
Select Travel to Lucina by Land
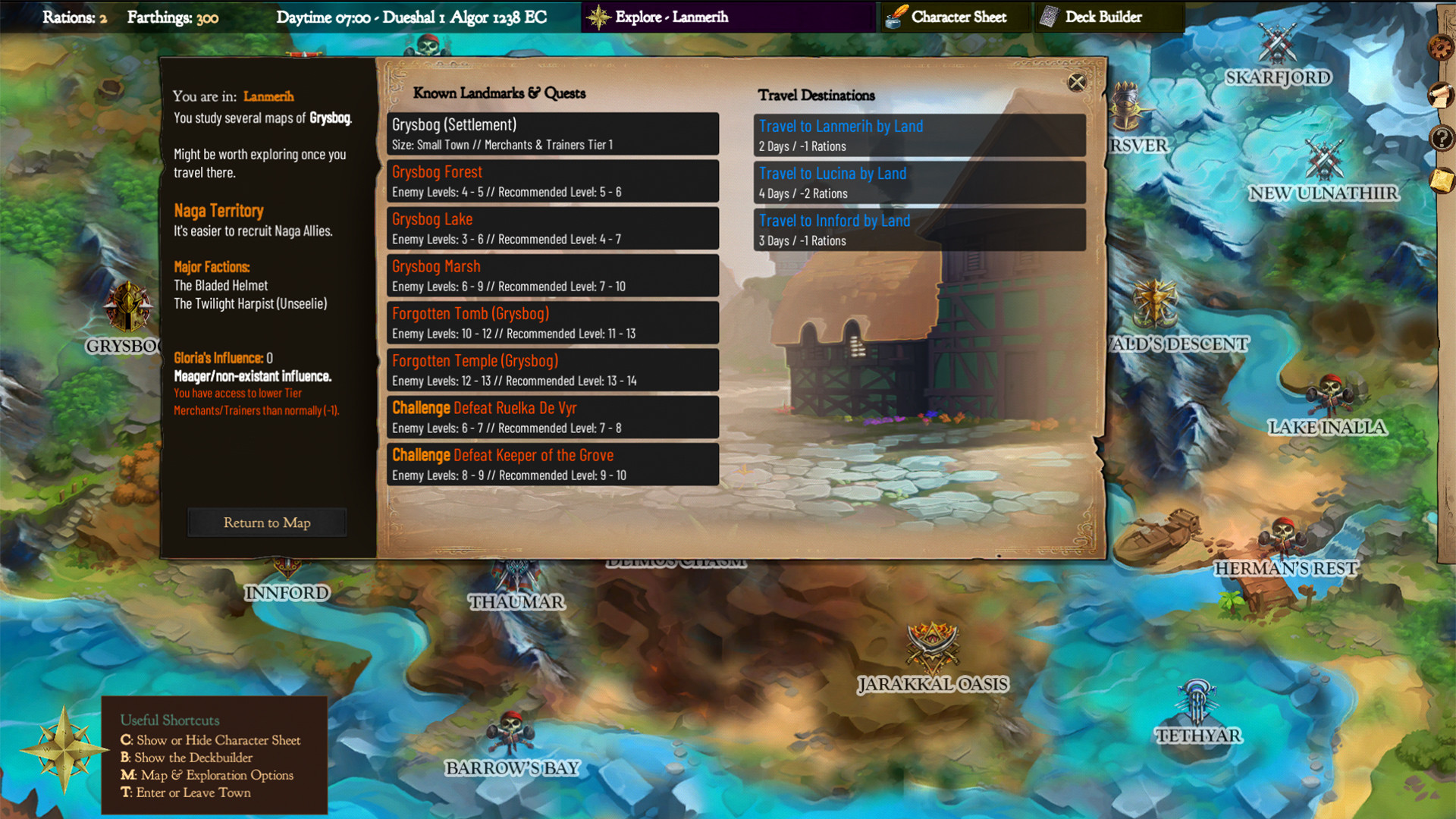click(x=918, y=183)
